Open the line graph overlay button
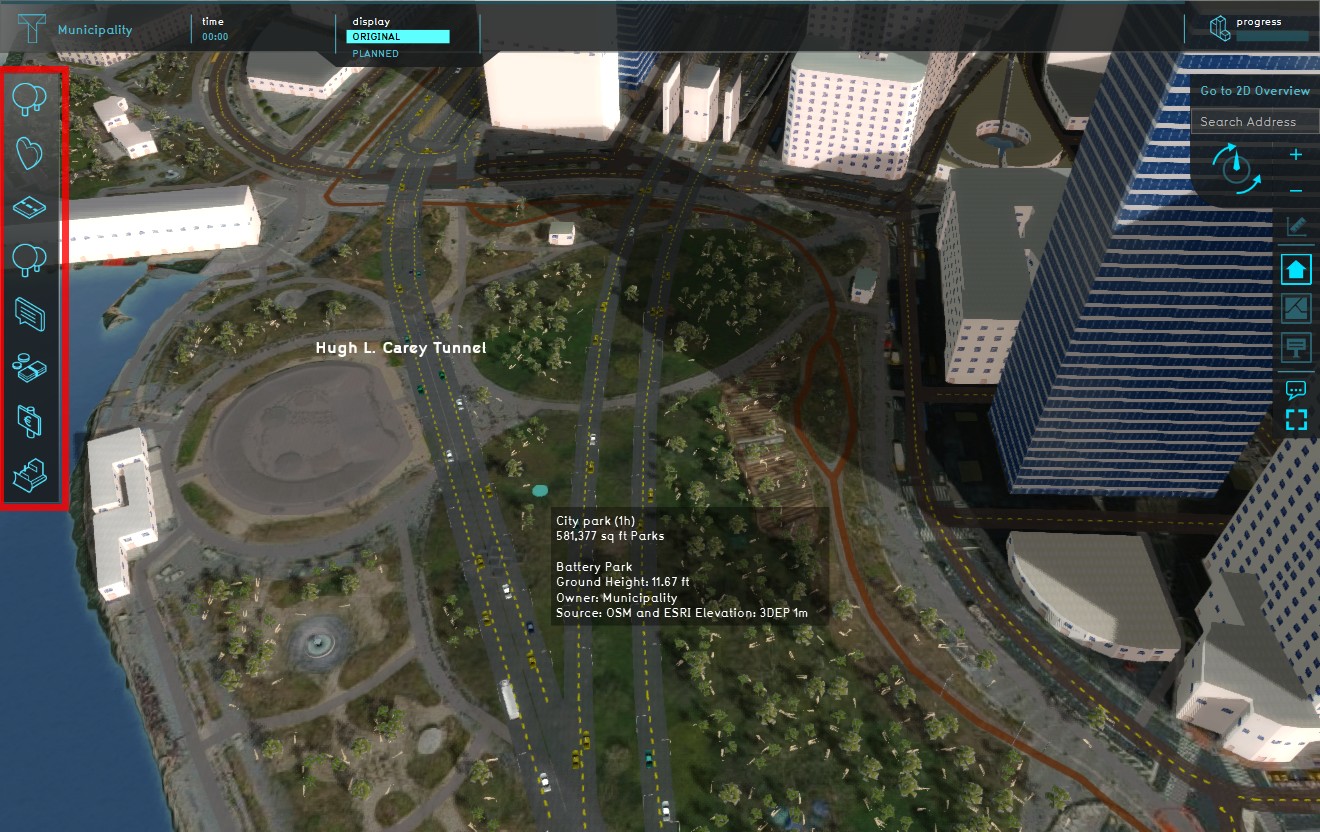1320x832 pixels. pos(1296,308)
